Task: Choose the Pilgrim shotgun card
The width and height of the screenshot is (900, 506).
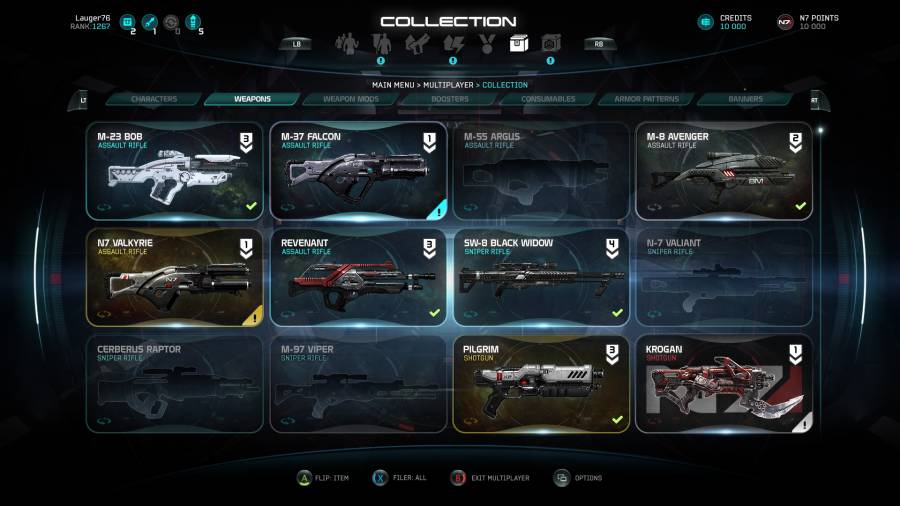Action: coord(541,384)
